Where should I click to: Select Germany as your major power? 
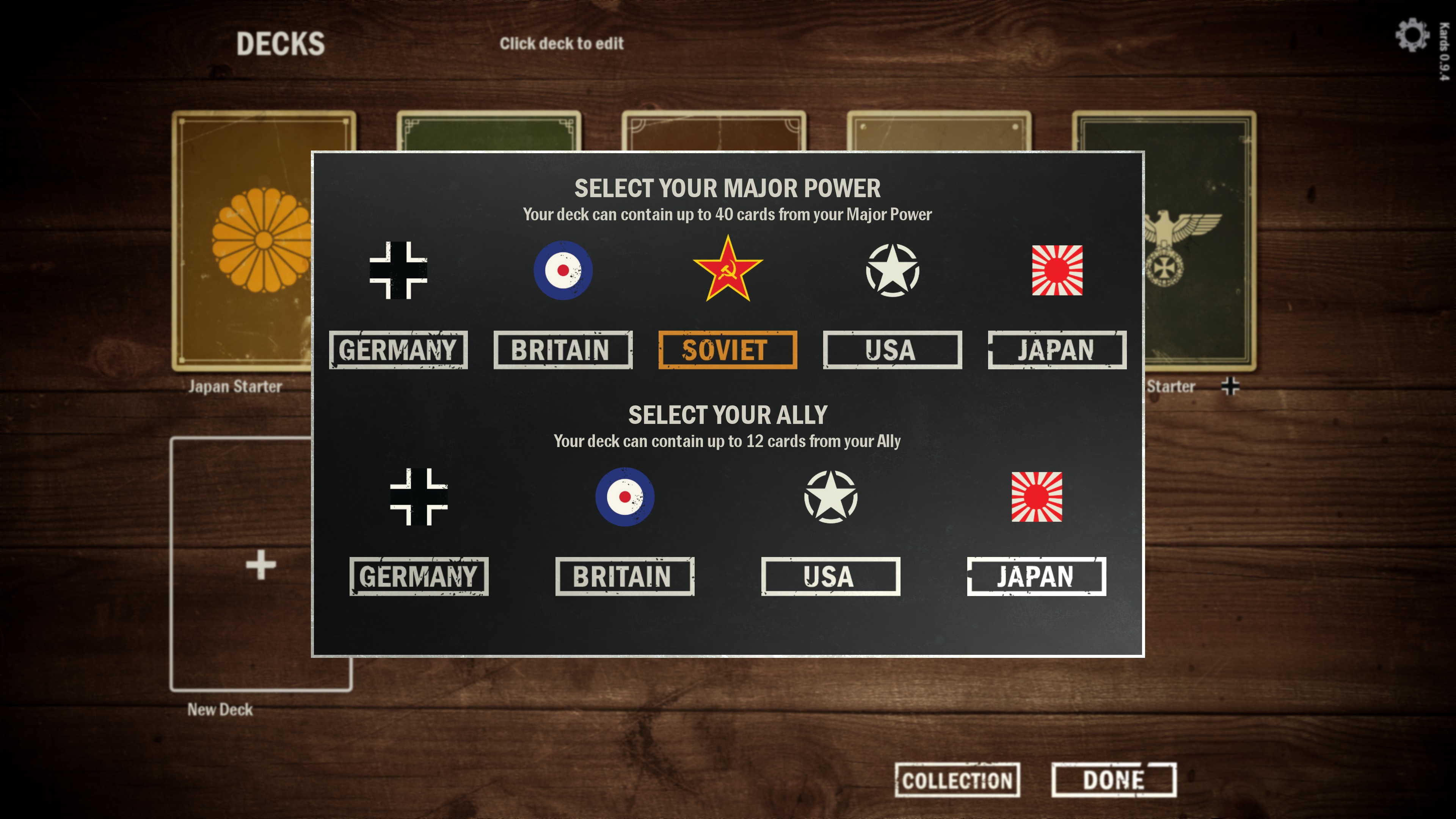pyautogui.click(x=398, y=350)
